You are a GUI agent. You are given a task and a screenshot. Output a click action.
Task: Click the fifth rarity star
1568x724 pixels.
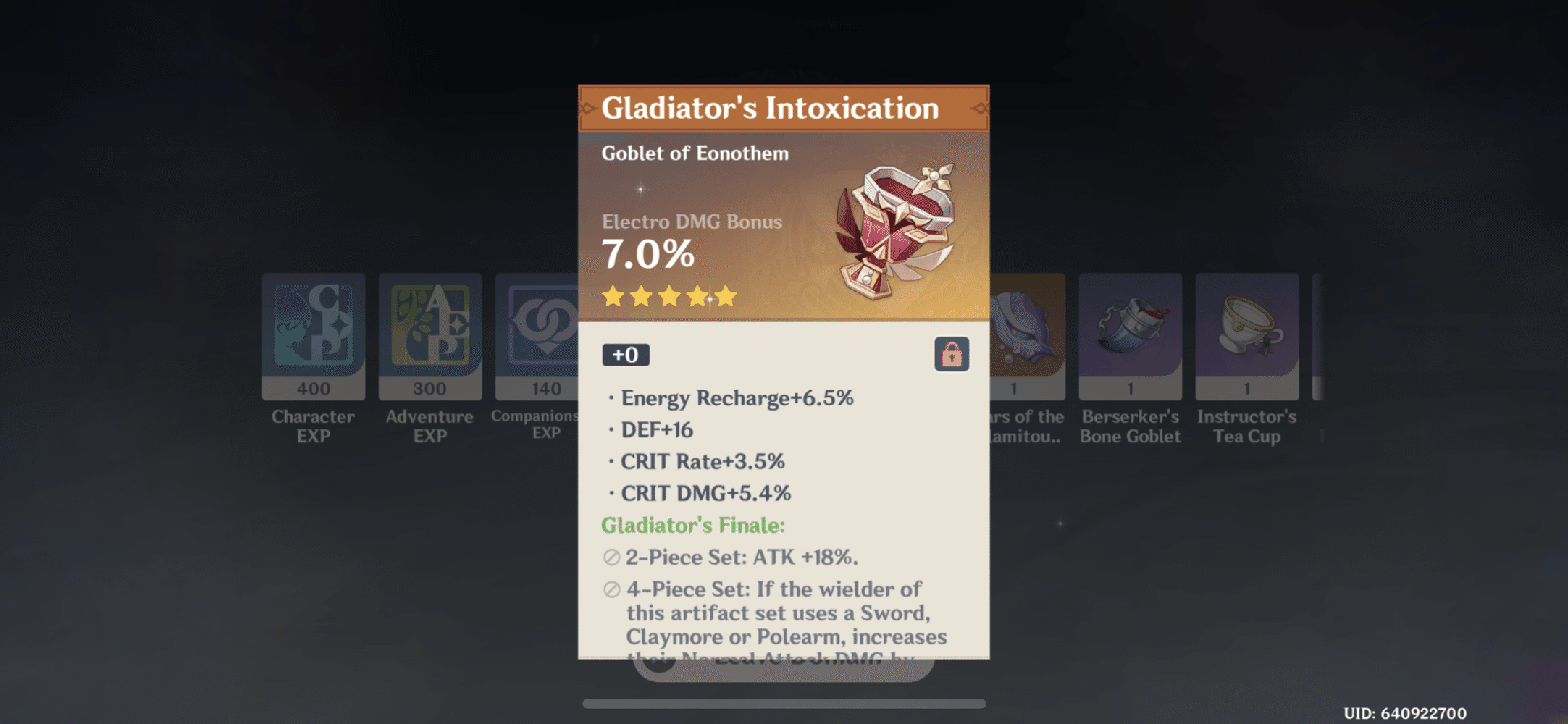tap(726, 296)
